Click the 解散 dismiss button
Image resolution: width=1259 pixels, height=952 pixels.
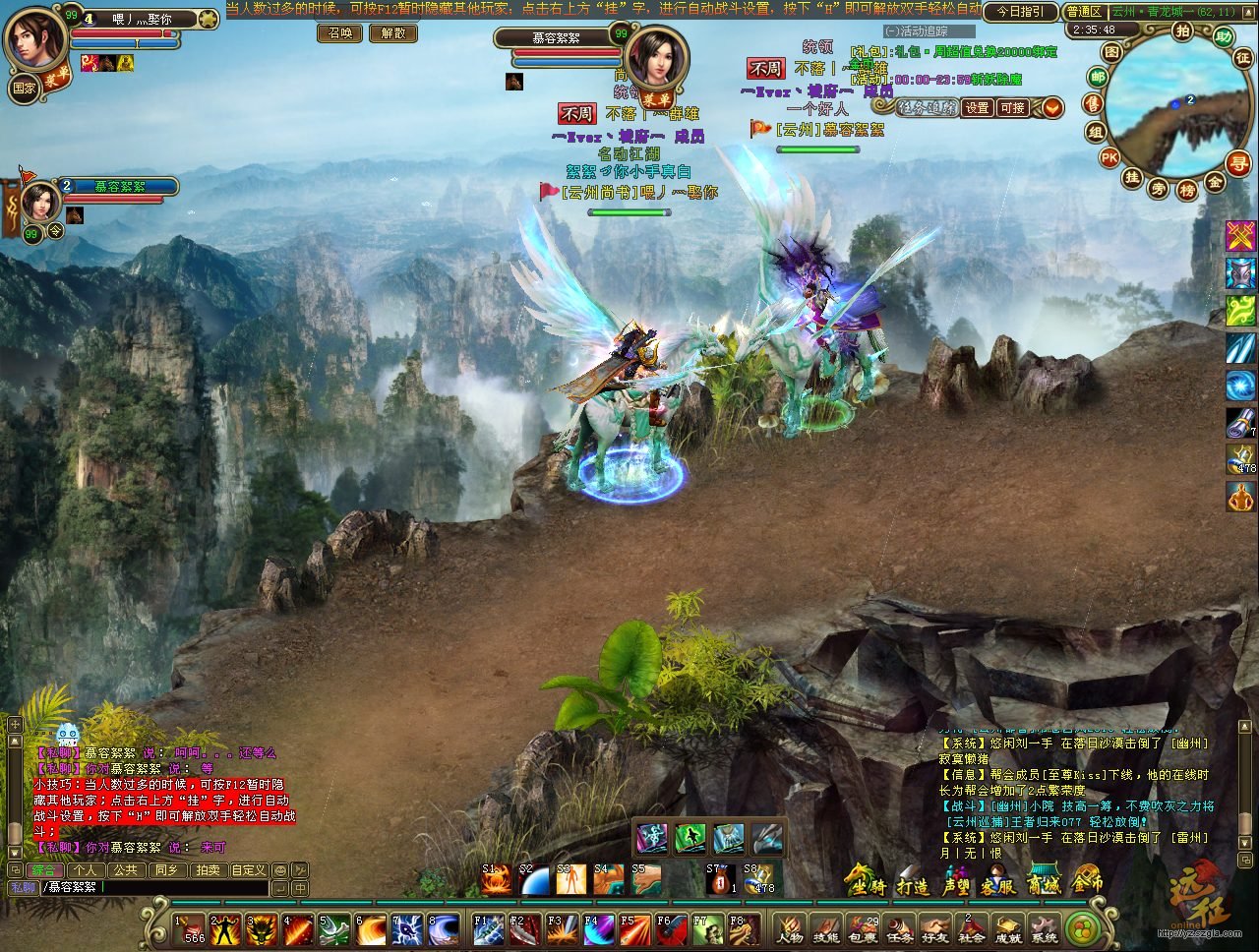tap(393, 32)
